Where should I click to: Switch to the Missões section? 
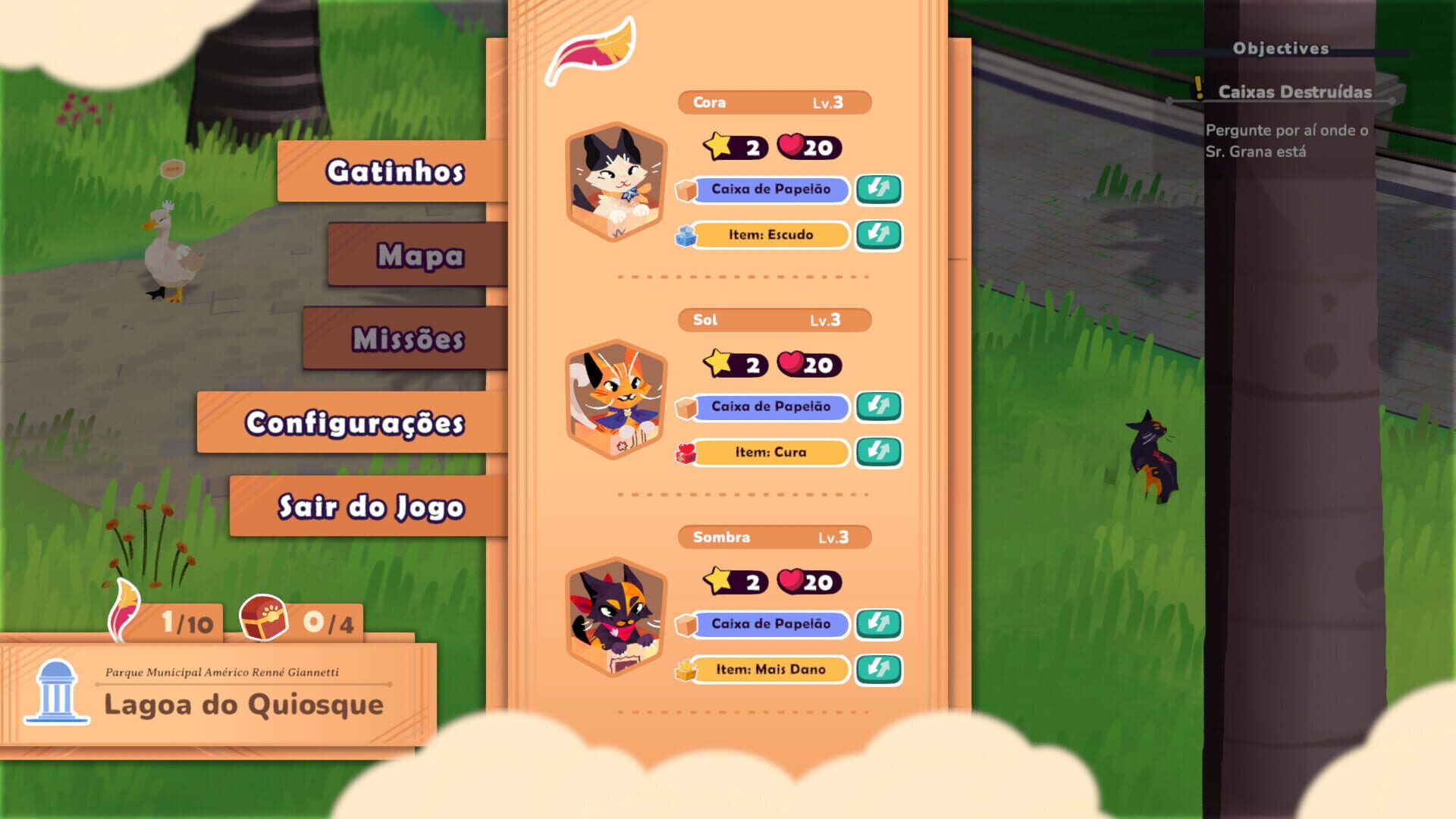[409, 342]
